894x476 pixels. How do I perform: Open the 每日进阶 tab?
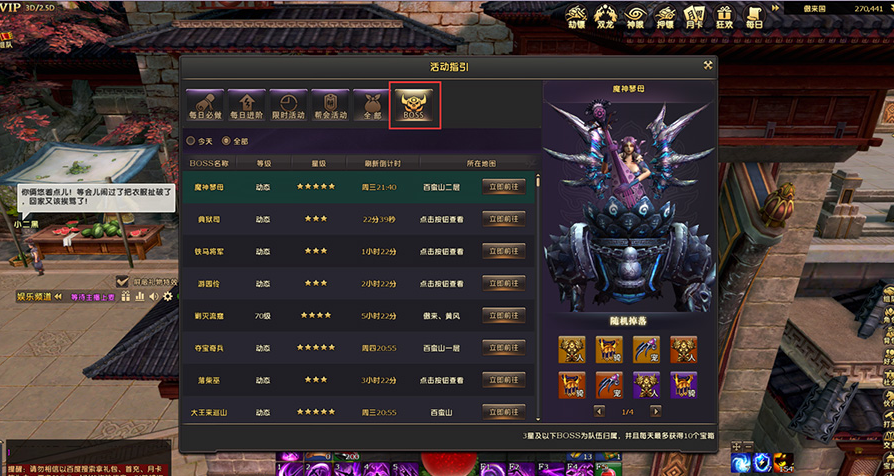[x=245, y=104]
